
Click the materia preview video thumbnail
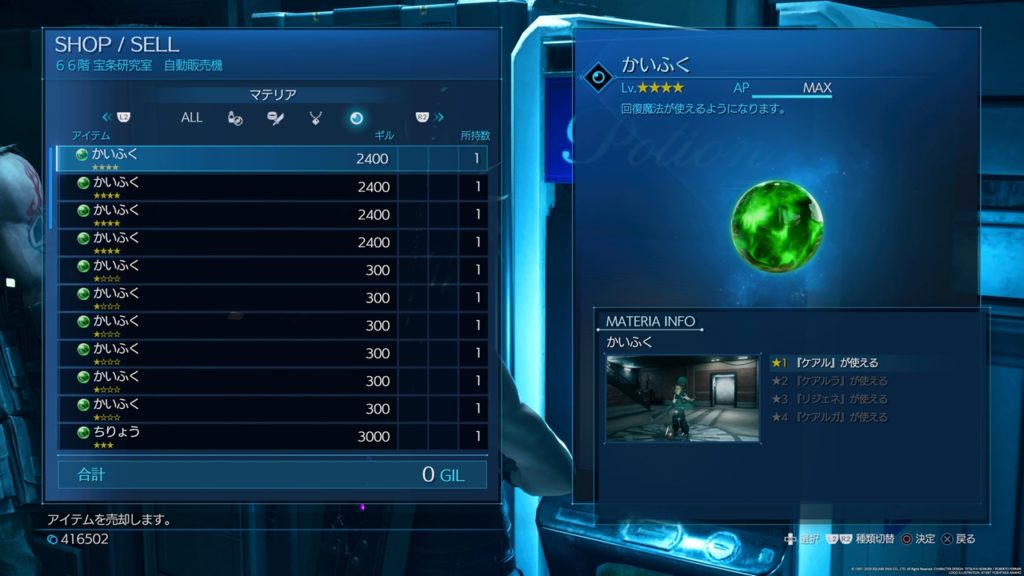pos(682,397)
